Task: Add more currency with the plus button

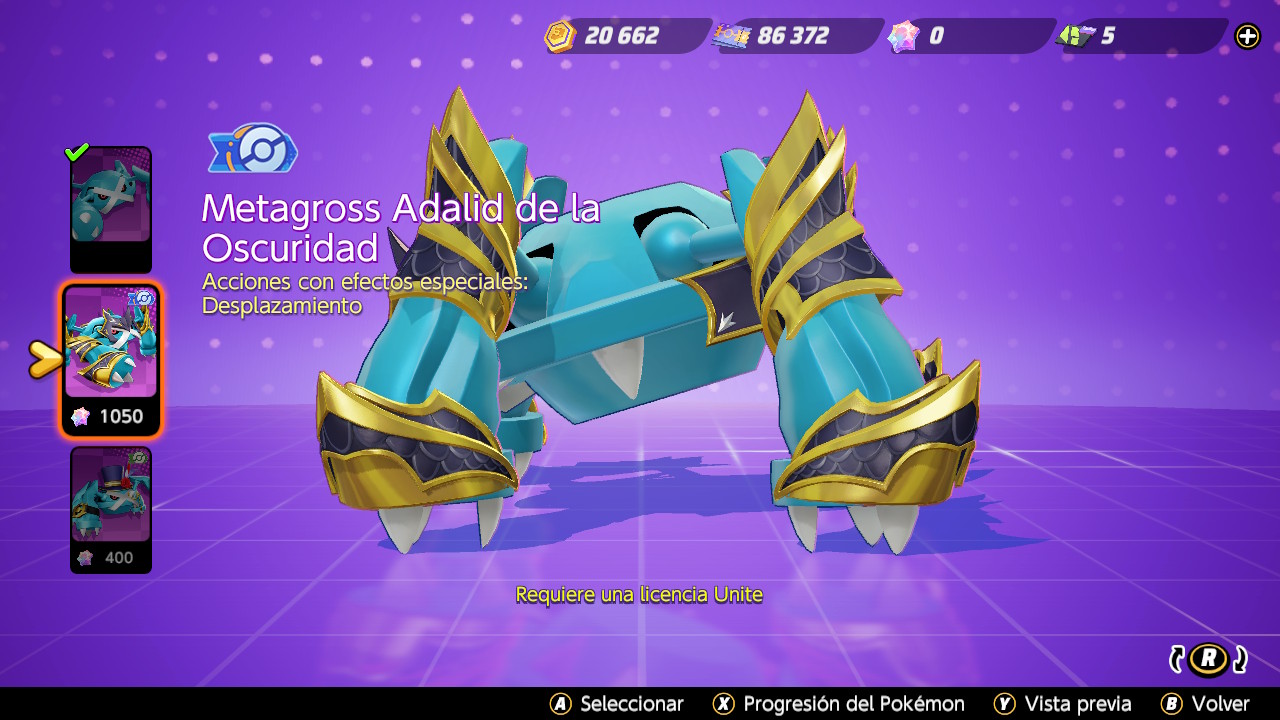Action: 1247,37
